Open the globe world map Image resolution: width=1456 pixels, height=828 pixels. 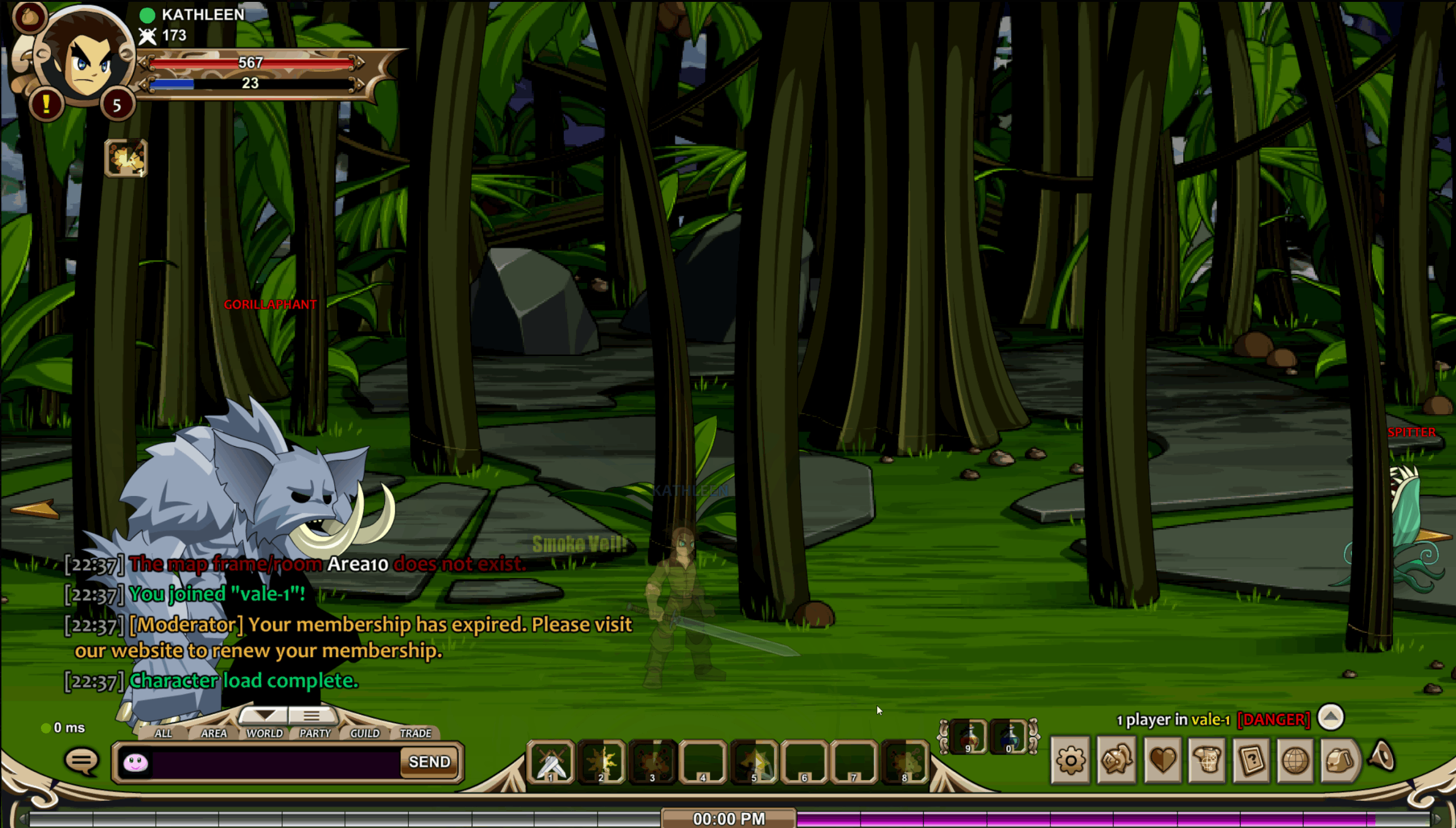1295,761
